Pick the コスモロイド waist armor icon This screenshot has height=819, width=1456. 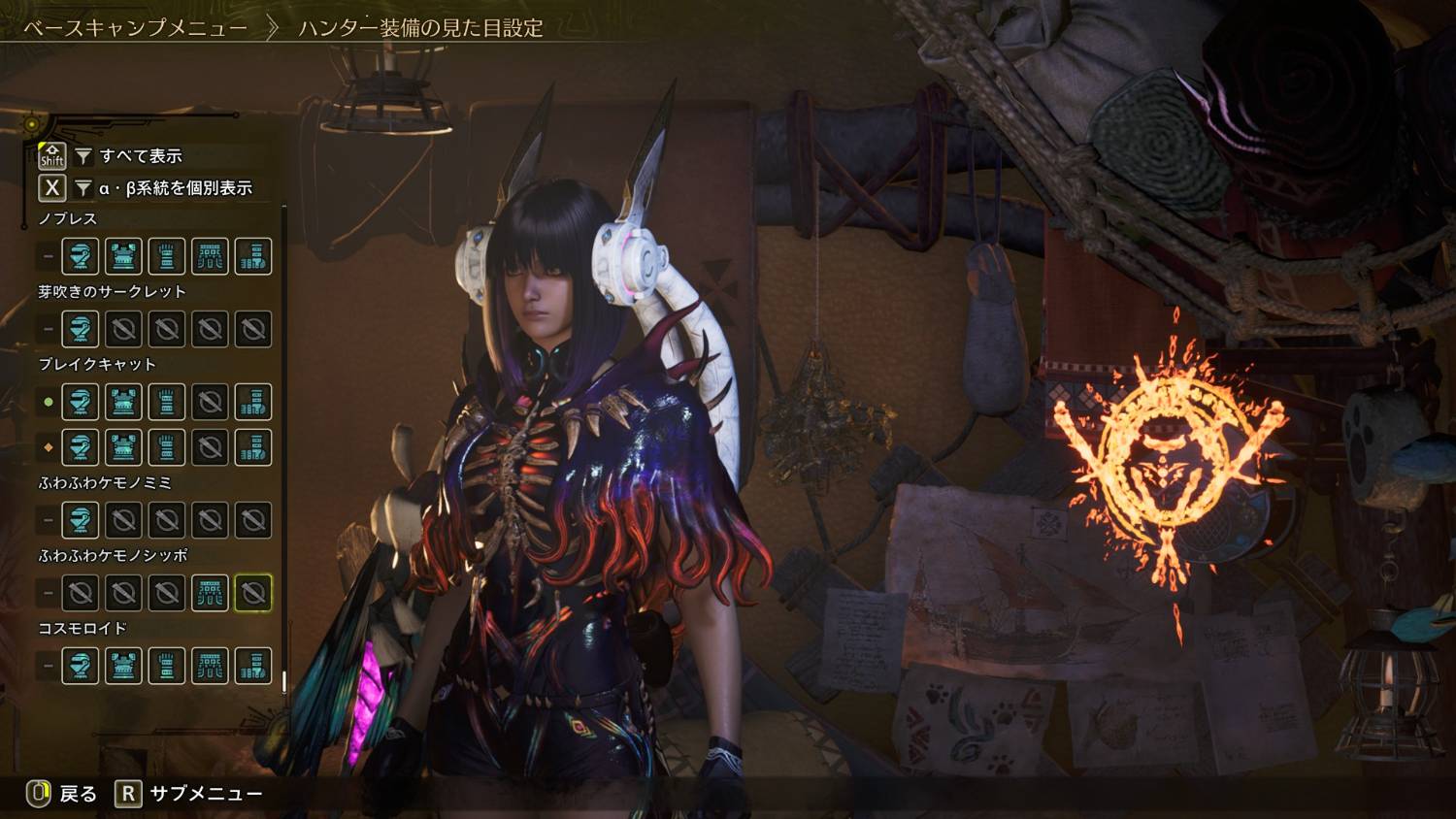[x=210, y=666]
